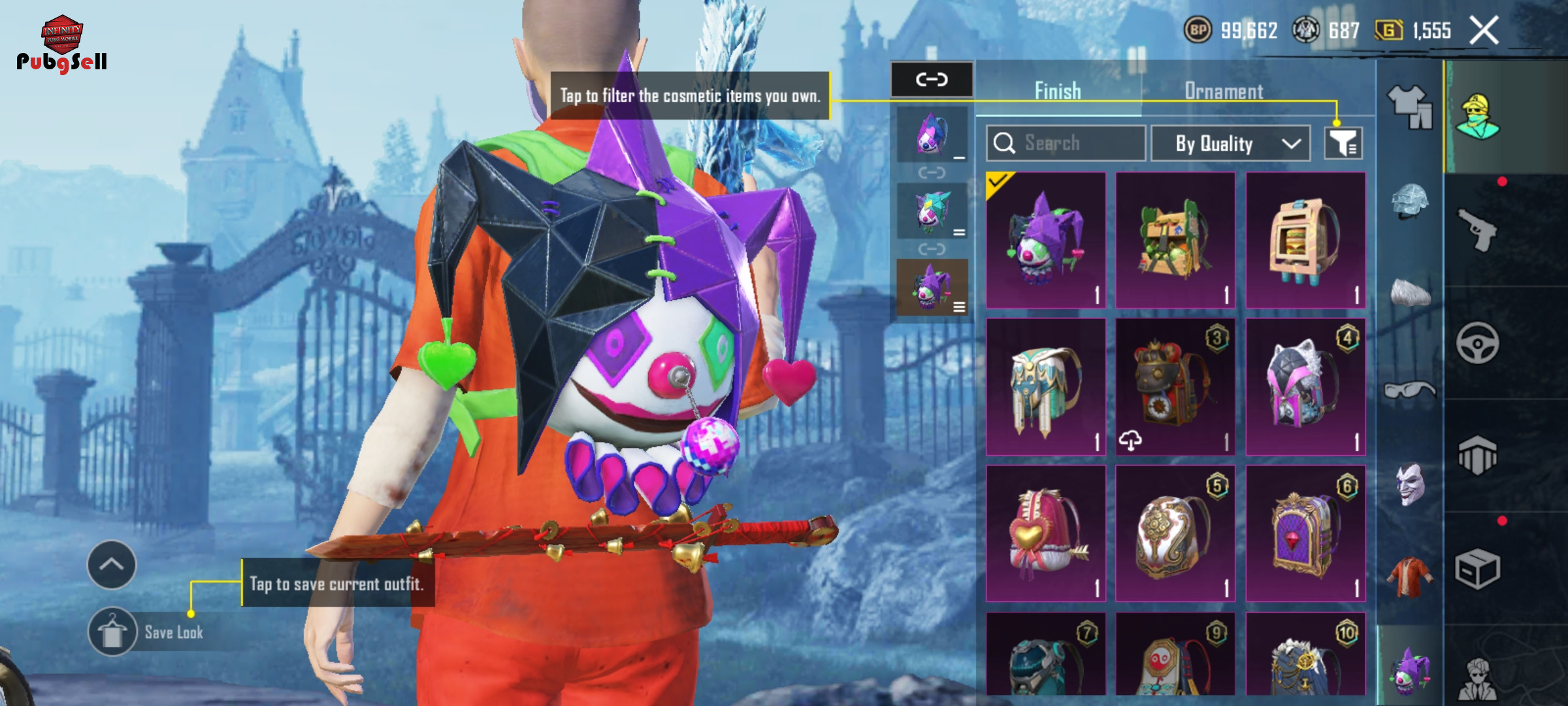Select the orange shirt clothing slot
This screenshot has width=1568, height=706.
click(1409, 577)
